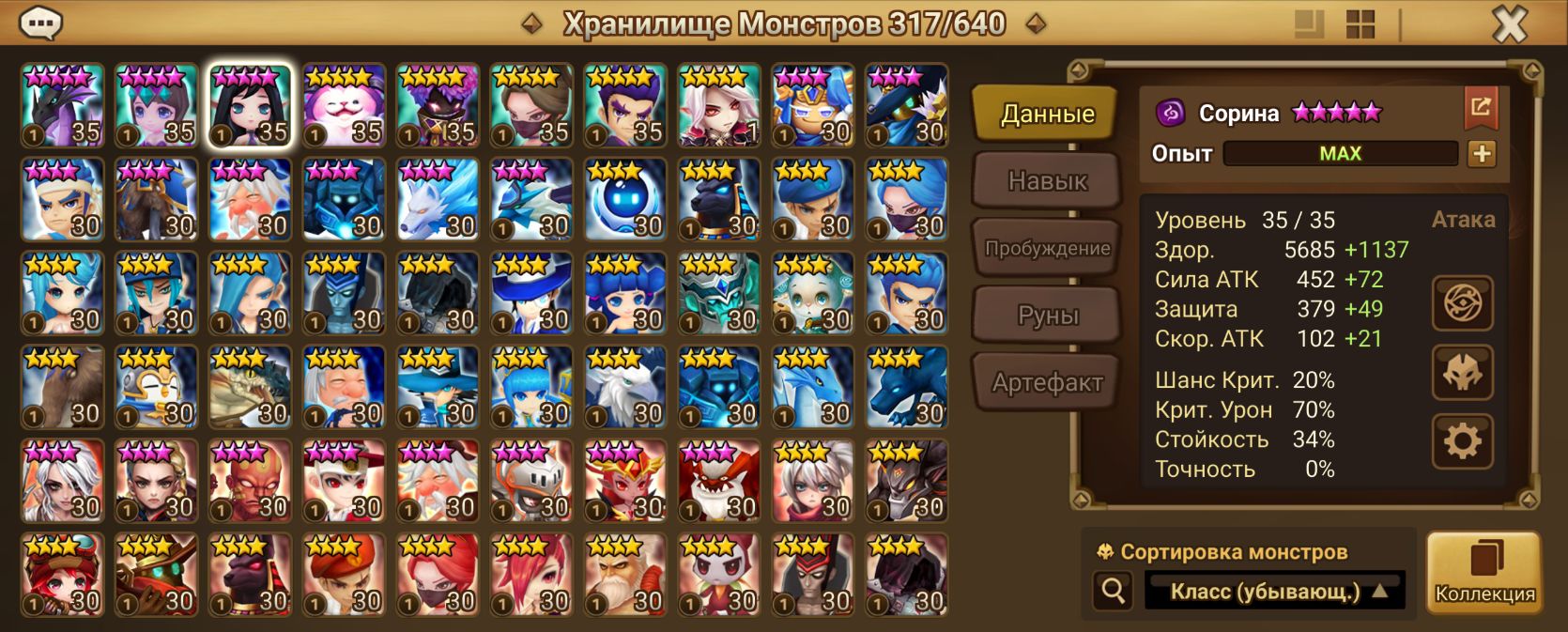The height and width of the screenshot is (632, 1568).
Task: Click the monster mask icon button
Action: (1462, 373)
